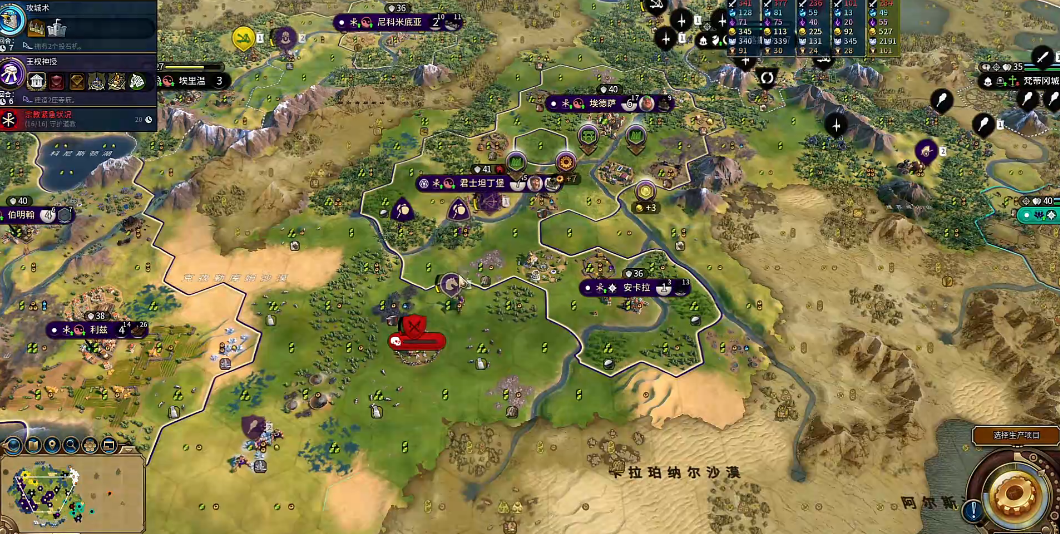Toggle the minimap hex grid option
Viewport: 1060px width, 534px height.
(x=90, y=445)
